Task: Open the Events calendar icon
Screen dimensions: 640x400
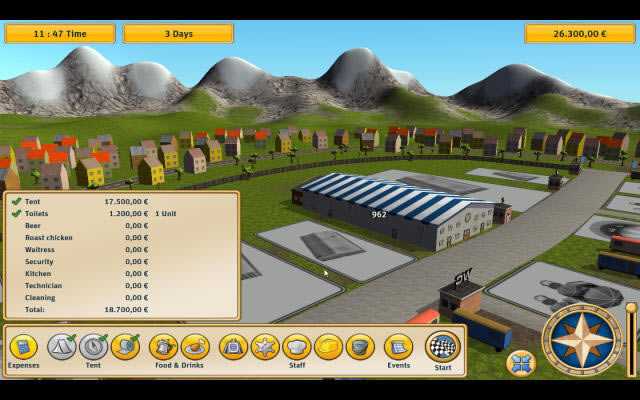Action: [x=398, y=347]
